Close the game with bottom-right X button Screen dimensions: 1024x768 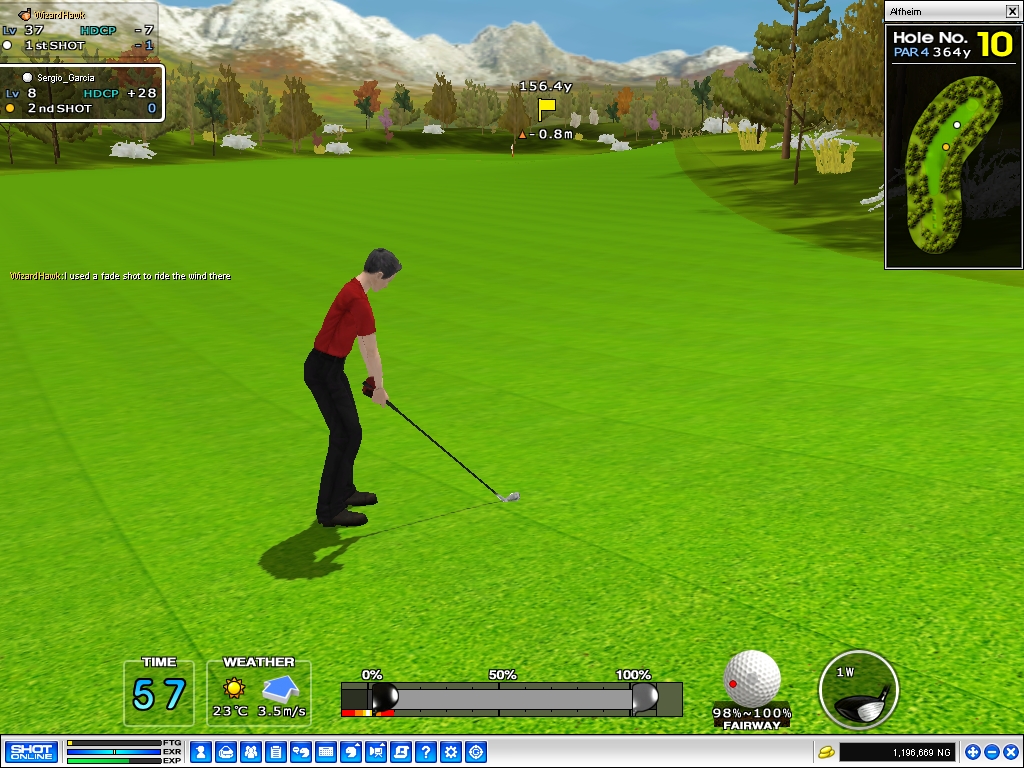tap(1011, 752)
